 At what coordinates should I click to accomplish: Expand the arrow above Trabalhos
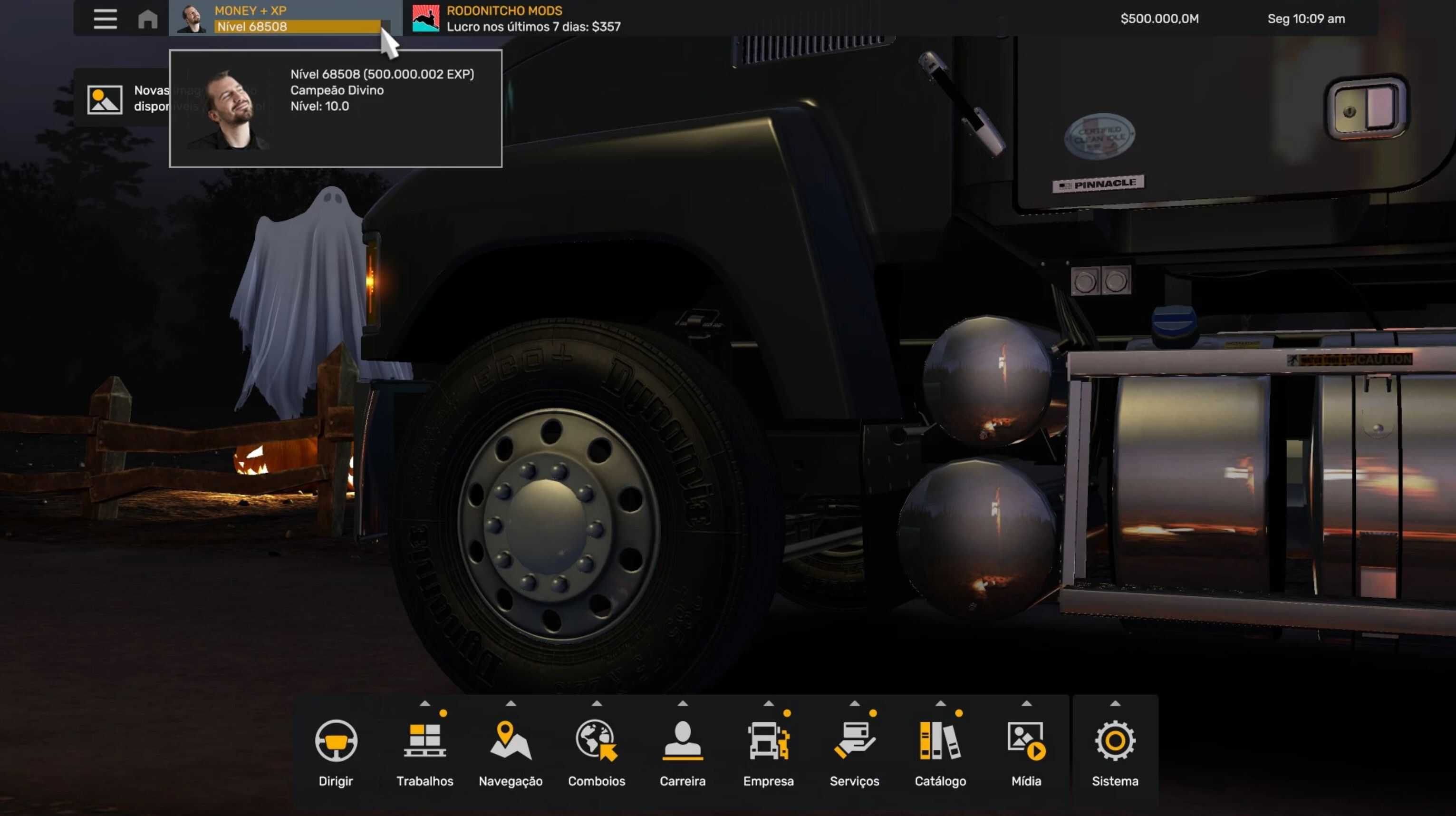pyautogui.click(x=424, y=703)
